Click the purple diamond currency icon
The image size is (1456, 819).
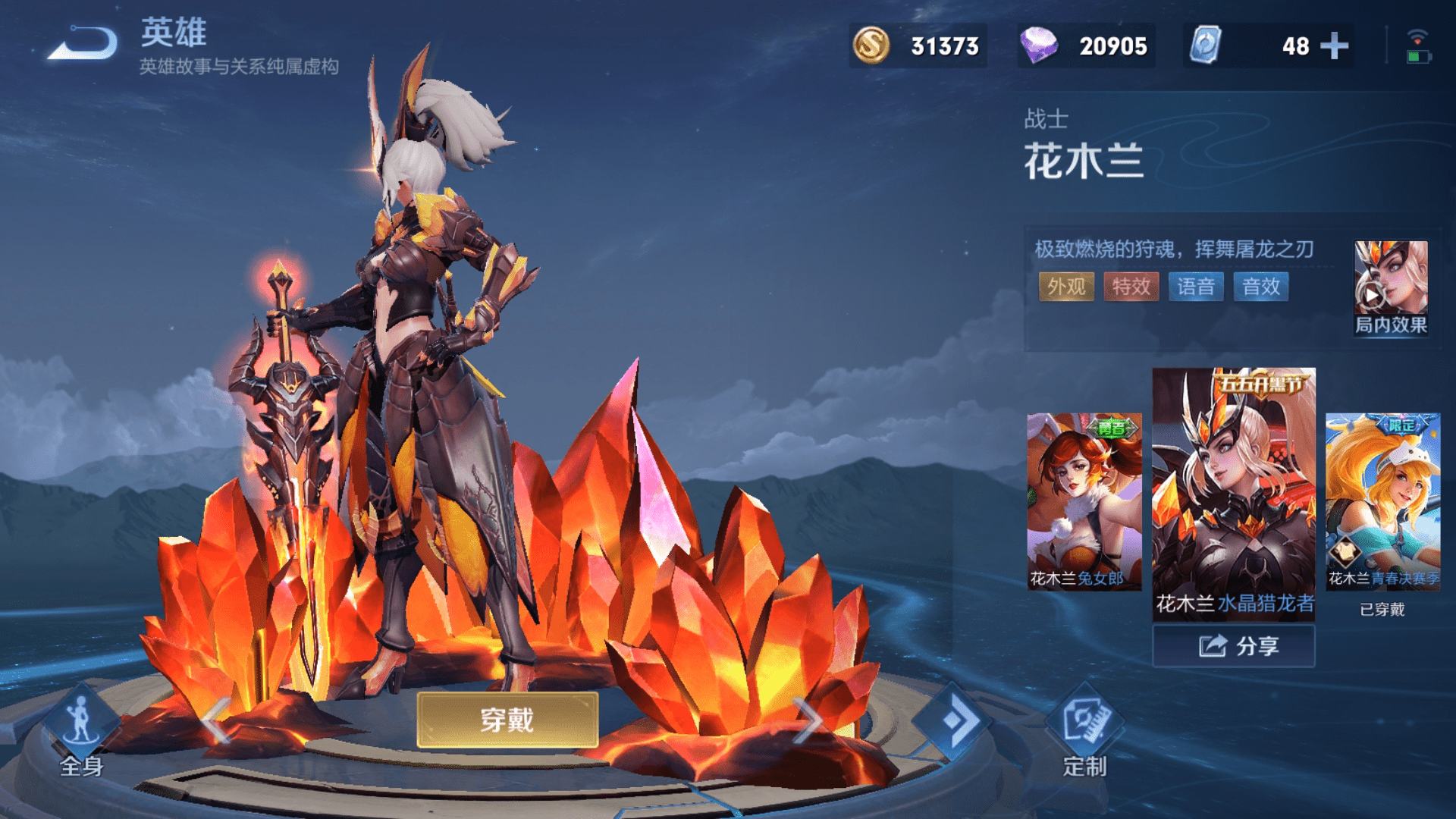point(1038,45)
